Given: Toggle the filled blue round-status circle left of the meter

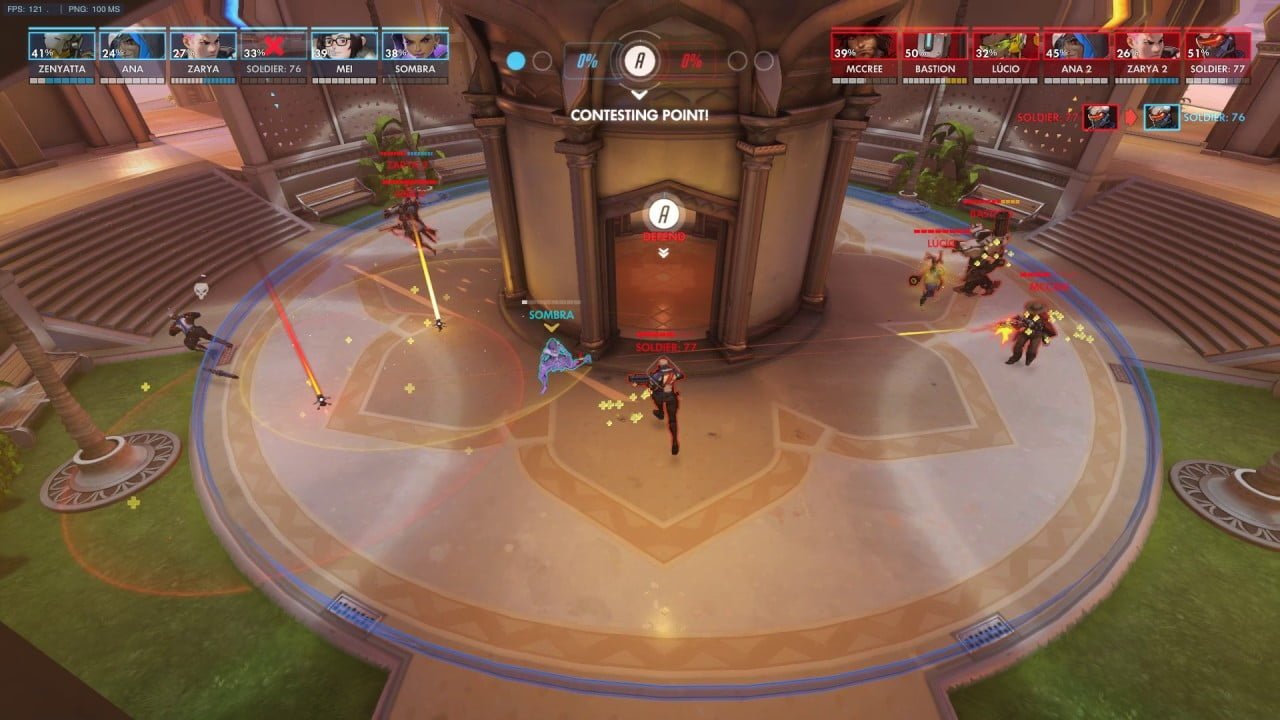Looking at the screenshot, I should (515, 60).
